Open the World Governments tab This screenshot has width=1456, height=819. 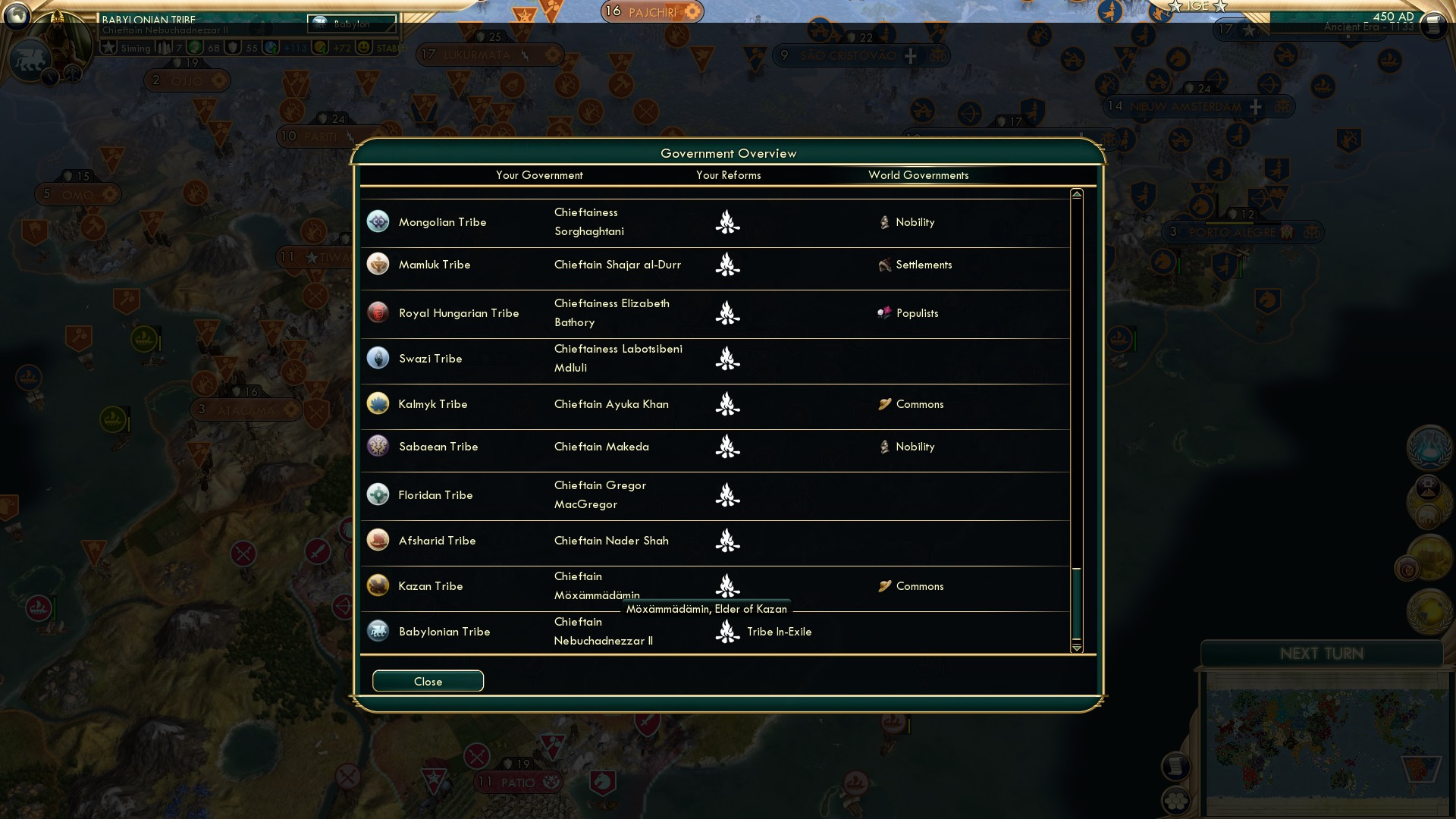pyautogui.click(x=919, y=175)
